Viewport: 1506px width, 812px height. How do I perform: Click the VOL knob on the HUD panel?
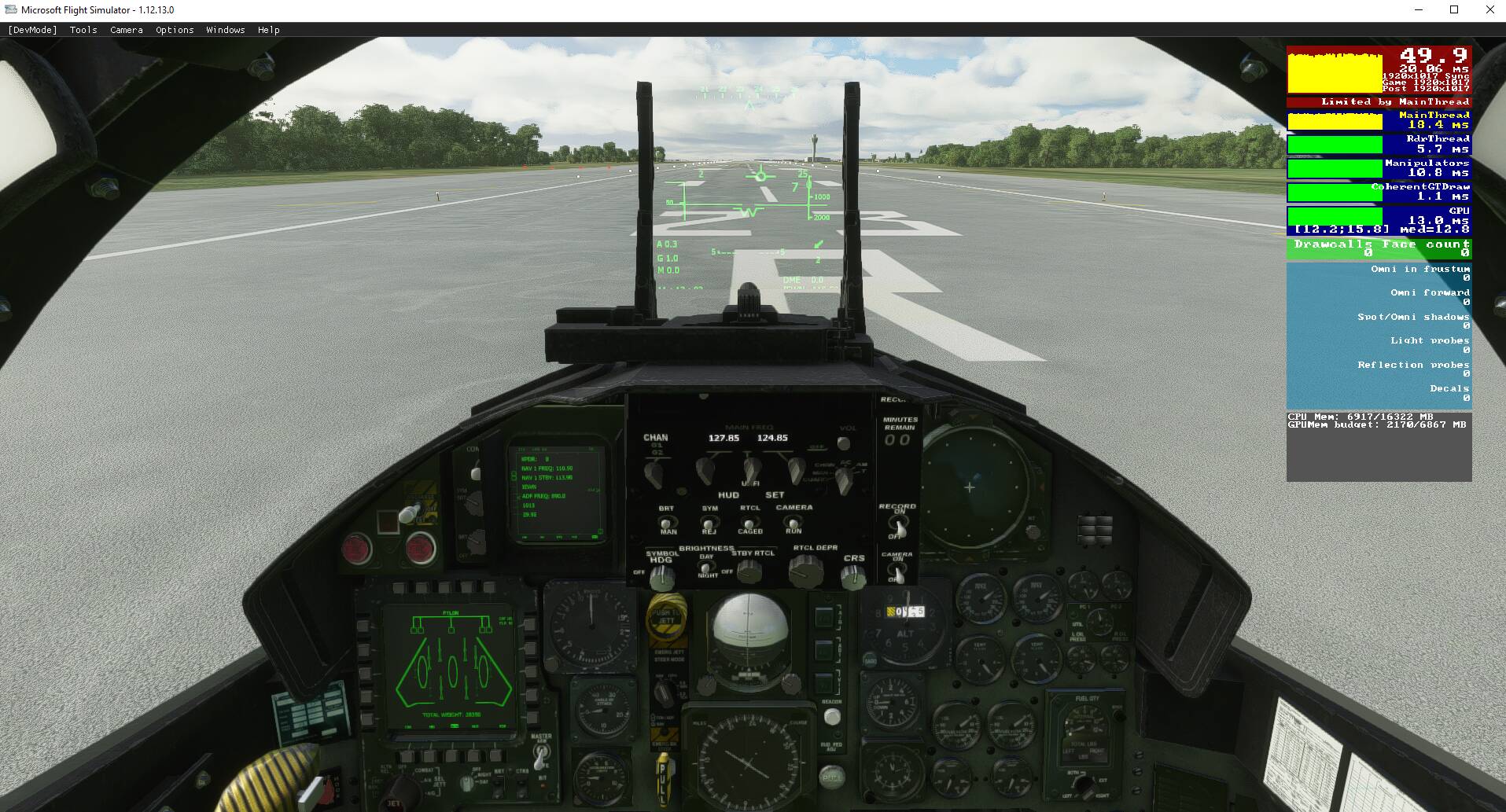844,443
